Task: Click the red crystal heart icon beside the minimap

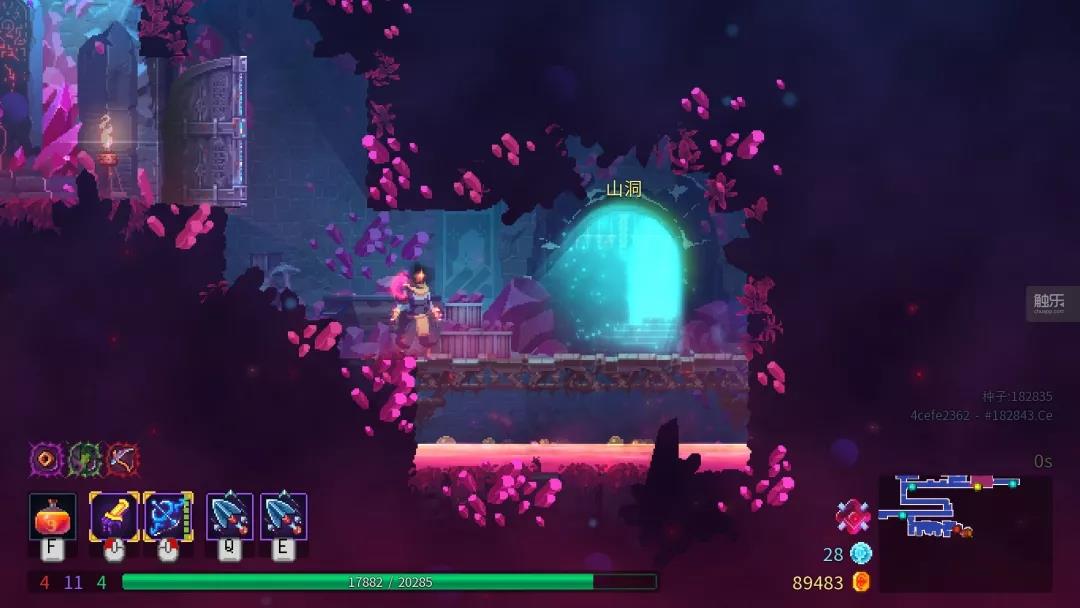Action: point(852,517)
